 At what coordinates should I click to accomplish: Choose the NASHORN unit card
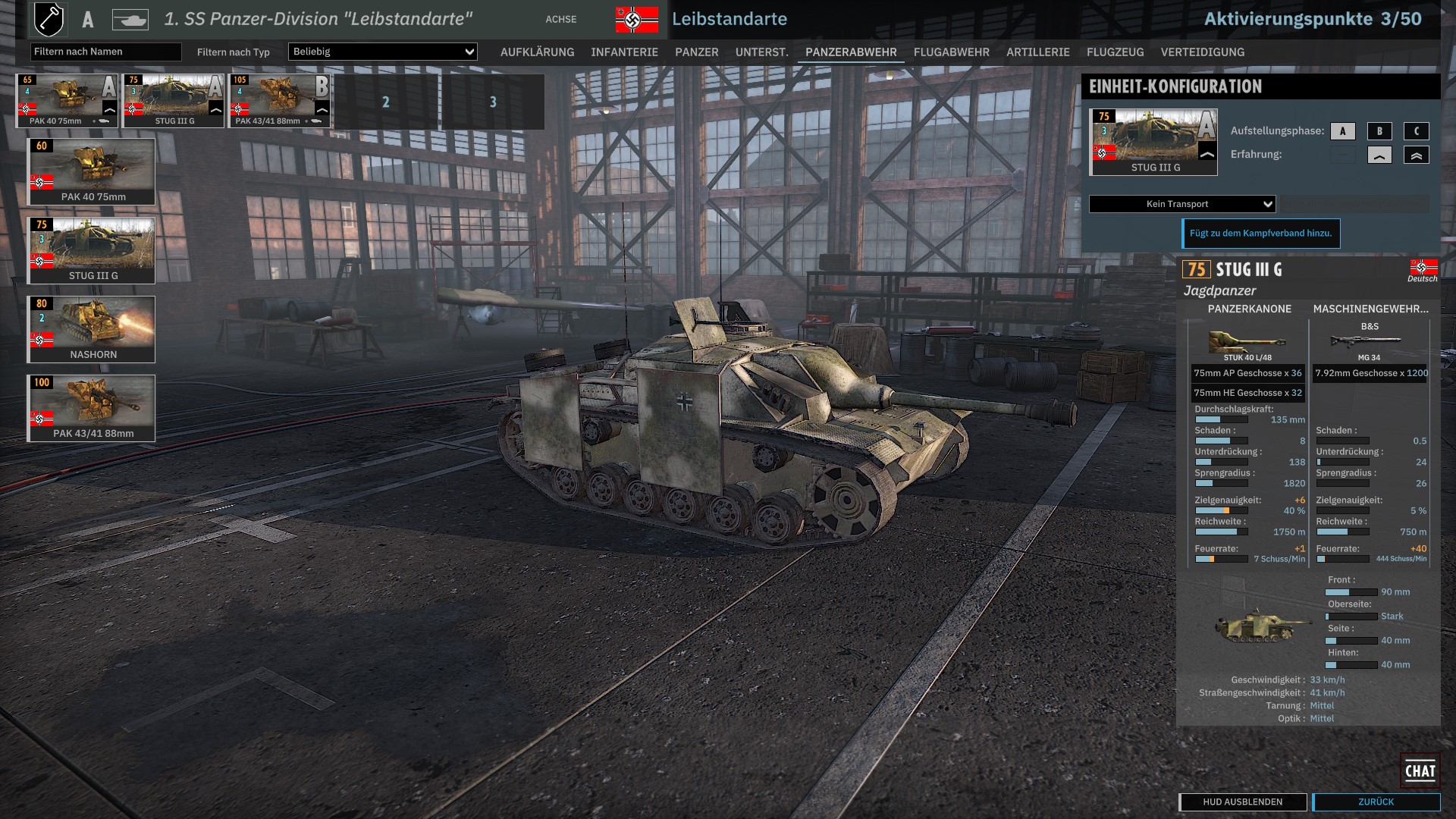click(x=91, y=329)
